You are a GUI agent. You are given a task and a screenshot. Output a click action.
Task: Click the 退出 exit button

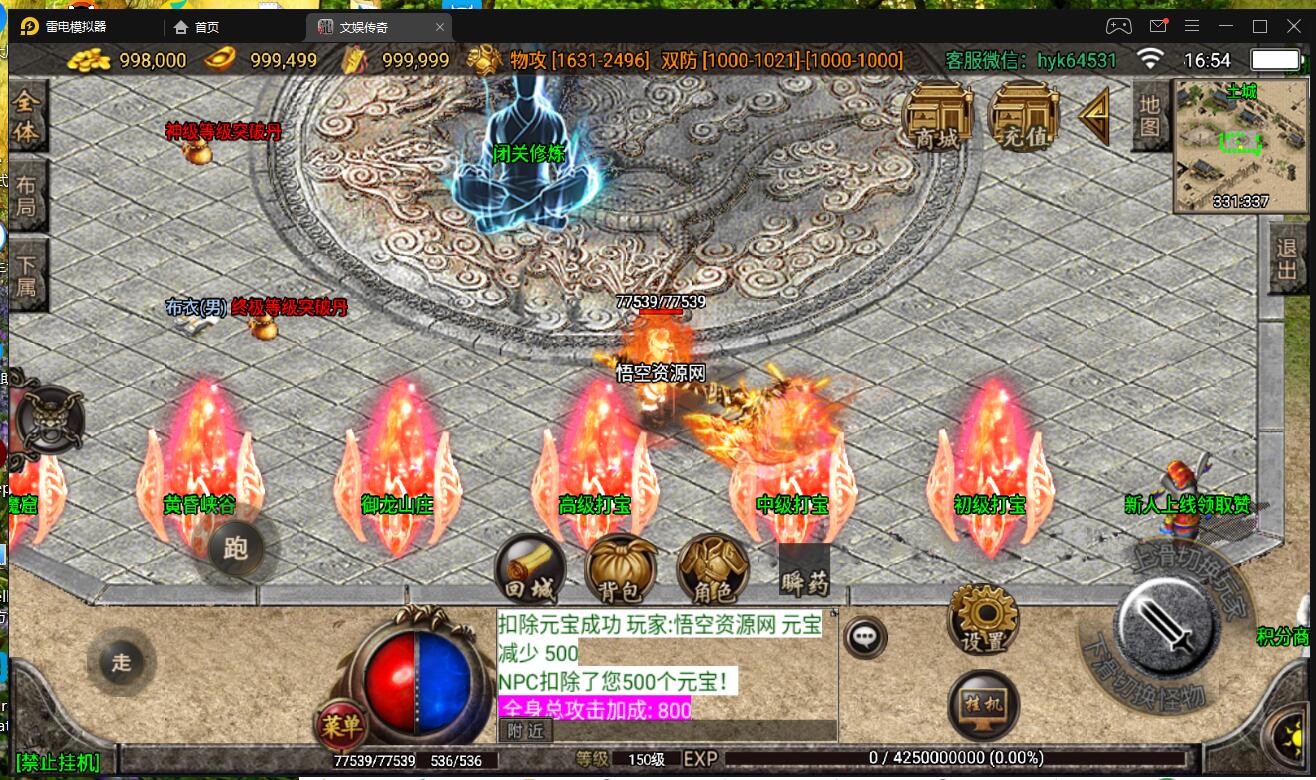[1287, 258]
